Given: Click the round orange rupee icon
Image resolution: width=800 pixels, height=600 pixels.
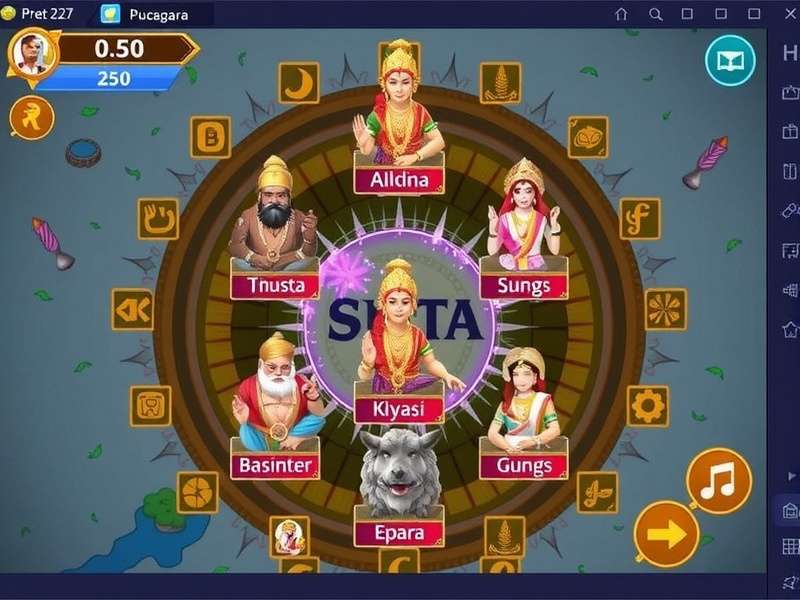Looking at the screenshot, I should [x=31, y=119].
